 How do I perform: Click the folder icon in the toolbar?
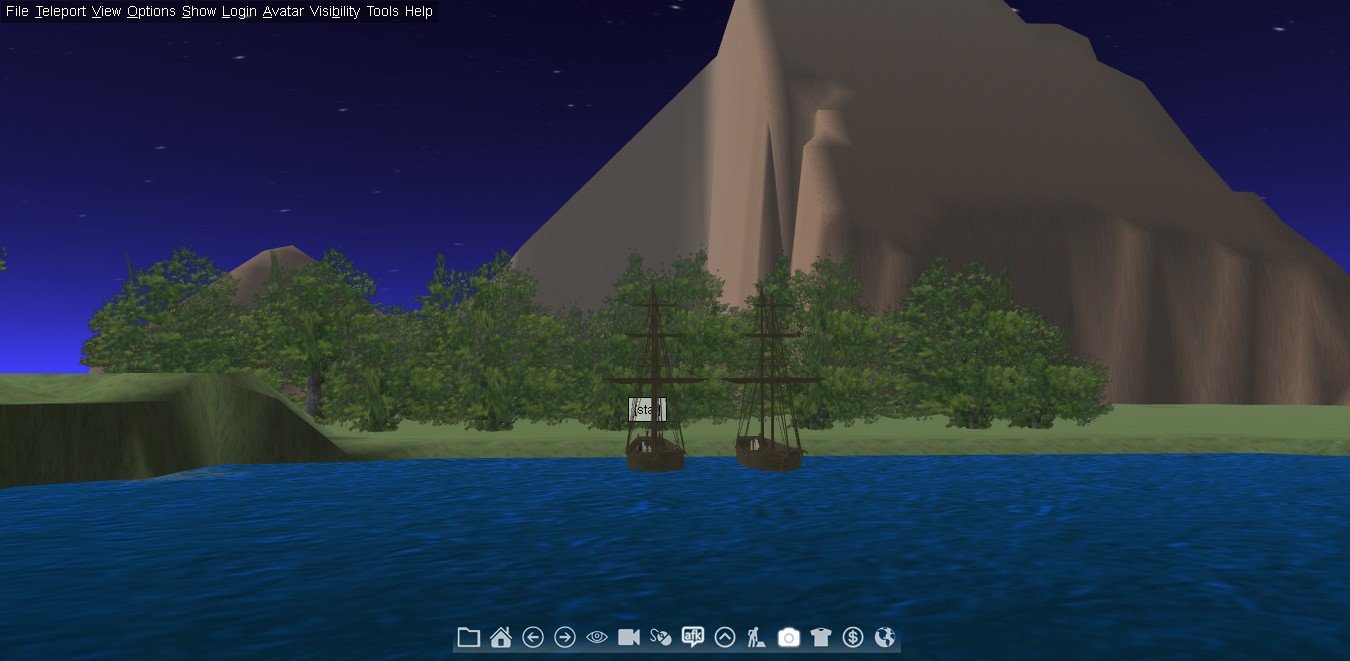[x=468, y=637]
